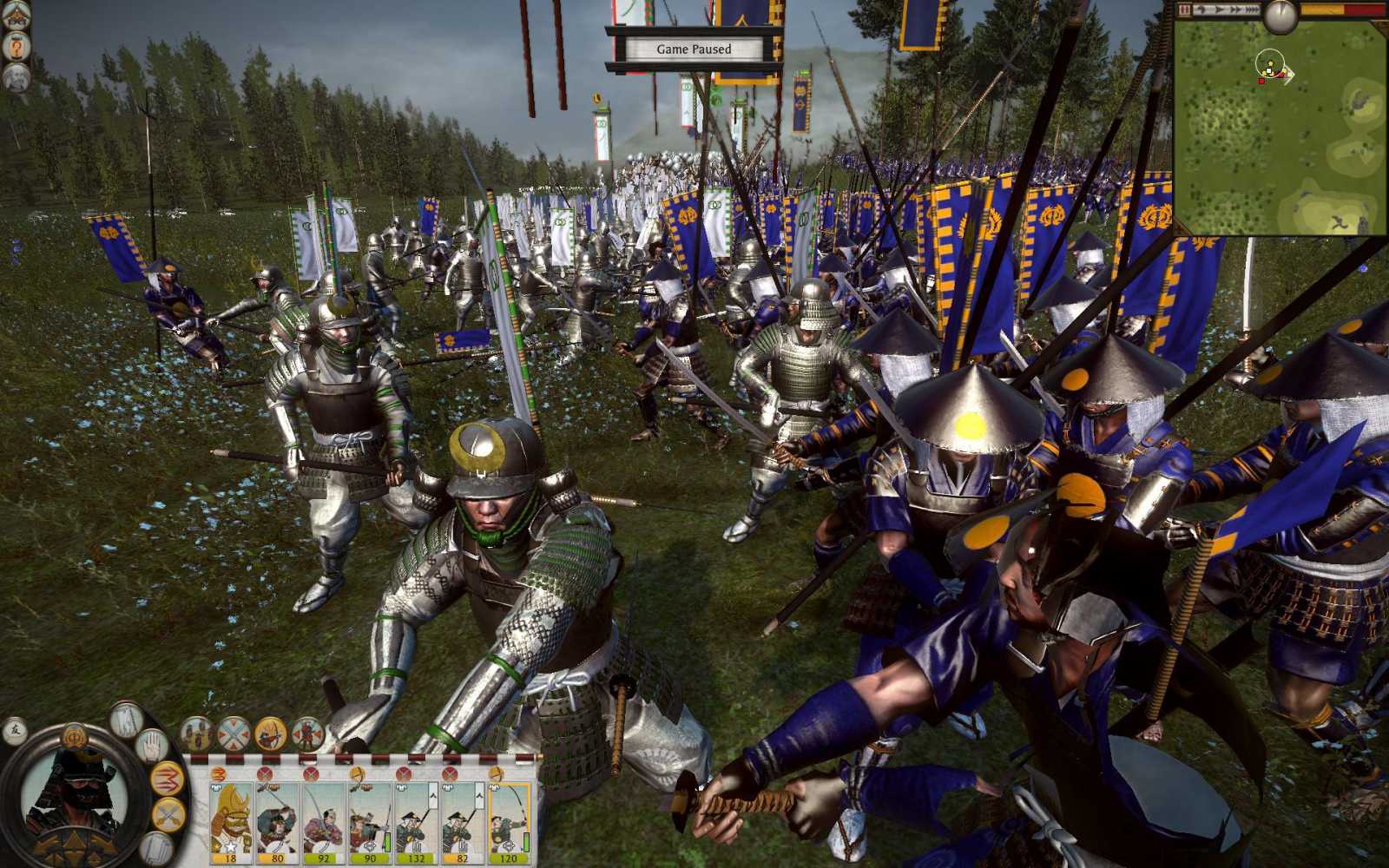
Task: Toggle melee mode with the crossed swords icon
Action: [167, 812]
